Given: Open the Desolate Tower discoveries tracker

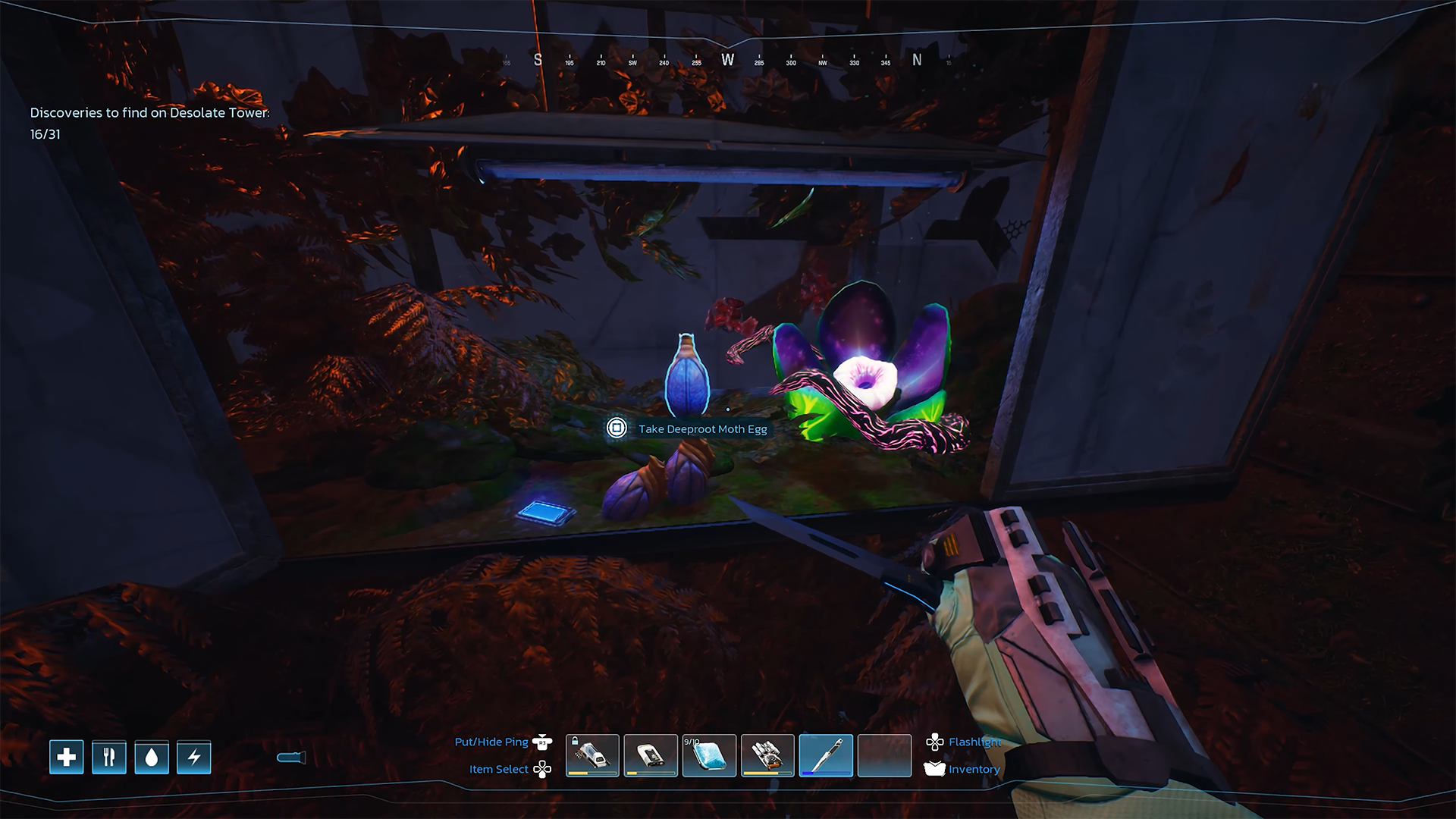Looking at the screenshot, I should coord(149,123).
